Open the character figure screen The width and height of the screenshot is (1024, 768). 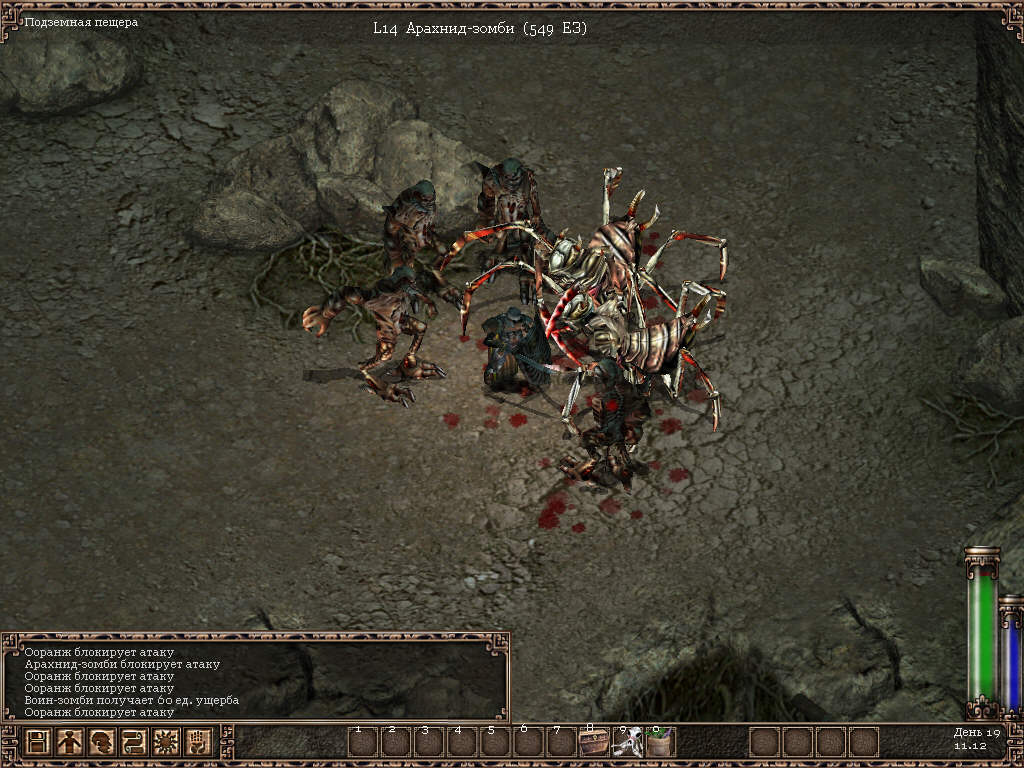pos(69,742)
